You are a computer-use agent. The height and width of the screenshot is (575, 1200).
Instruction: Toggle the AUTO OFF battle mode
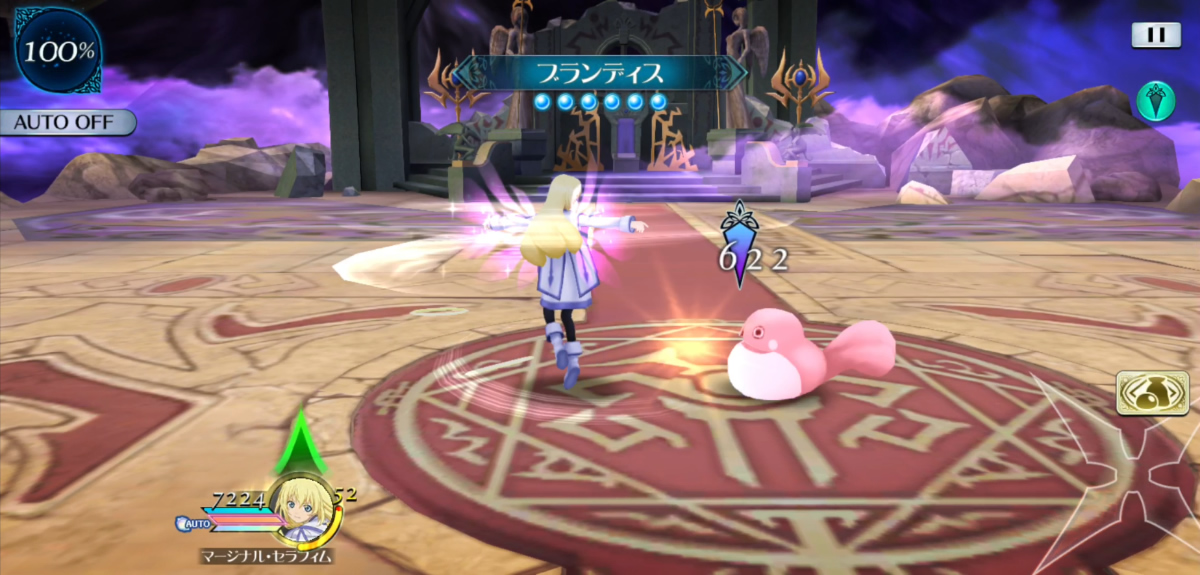[x=66, y=123]
